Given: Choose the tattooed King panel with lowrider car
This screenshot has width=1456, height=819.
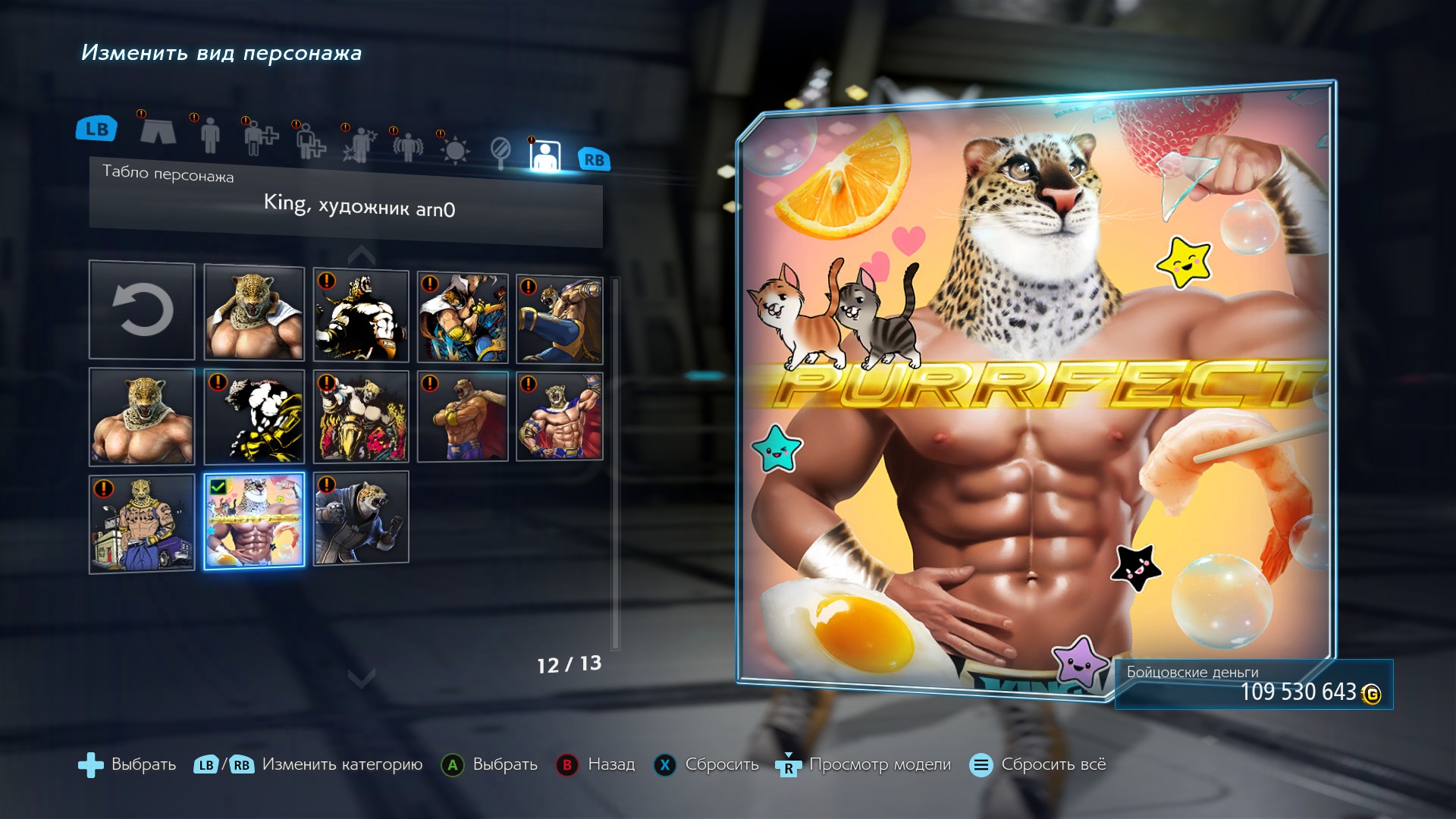Looking at the screenshot, I should coord(142,523).
